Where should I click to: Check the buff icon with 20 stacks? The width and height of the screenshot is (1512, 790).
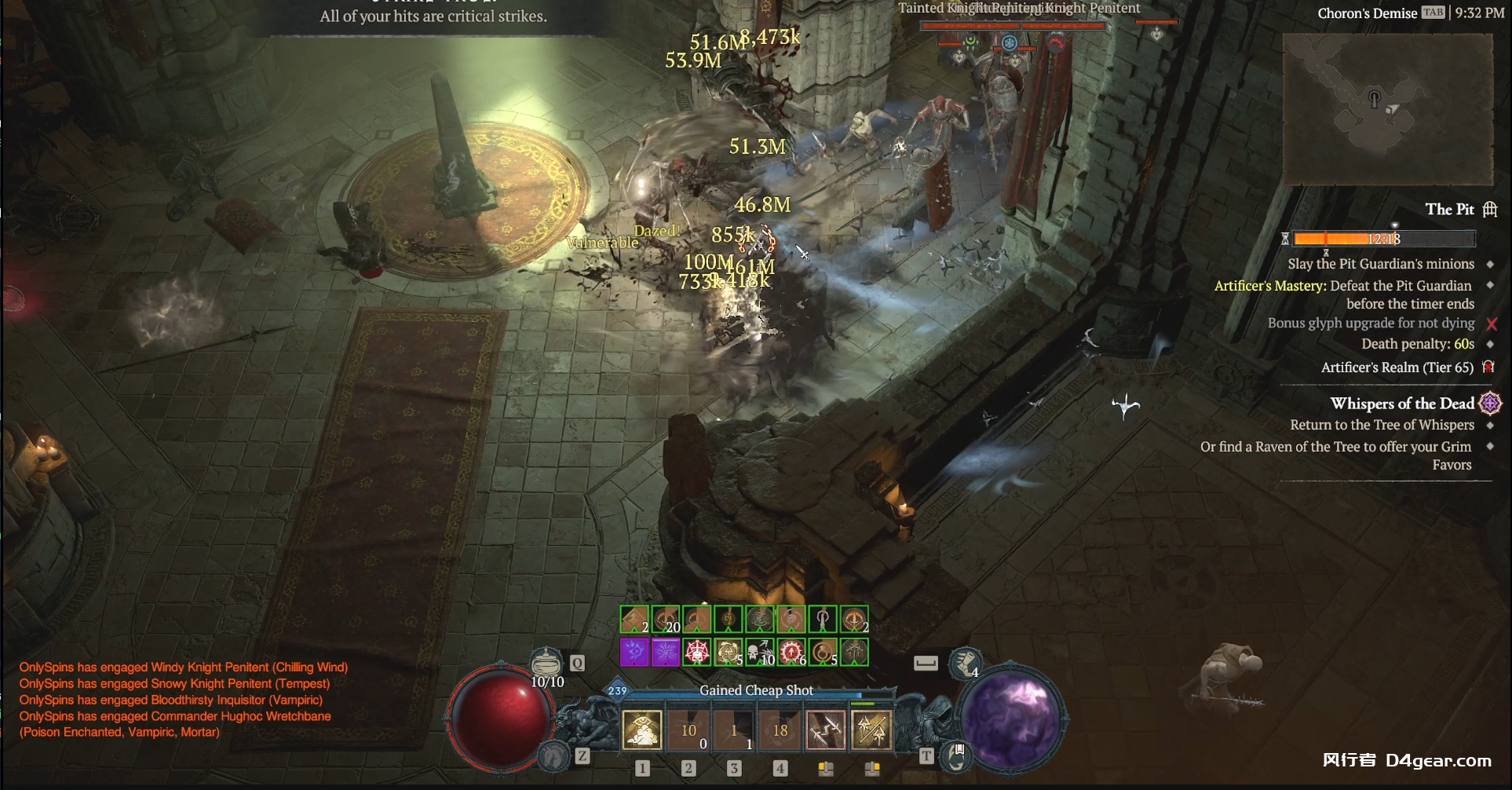coord(666,620)
